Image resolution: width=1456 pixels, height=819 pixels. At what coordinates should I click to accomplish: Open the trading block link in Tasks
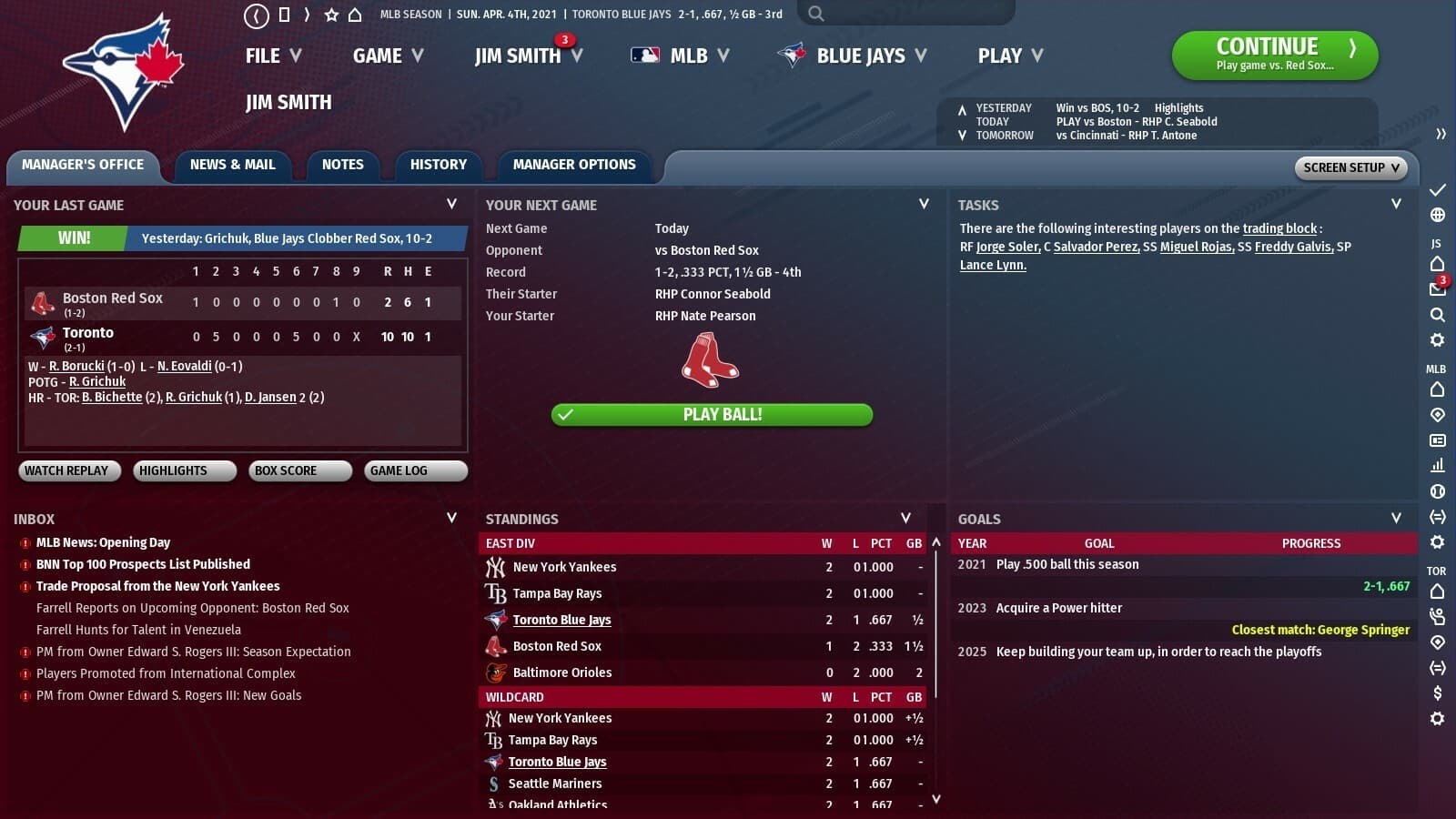[1280, 228]
